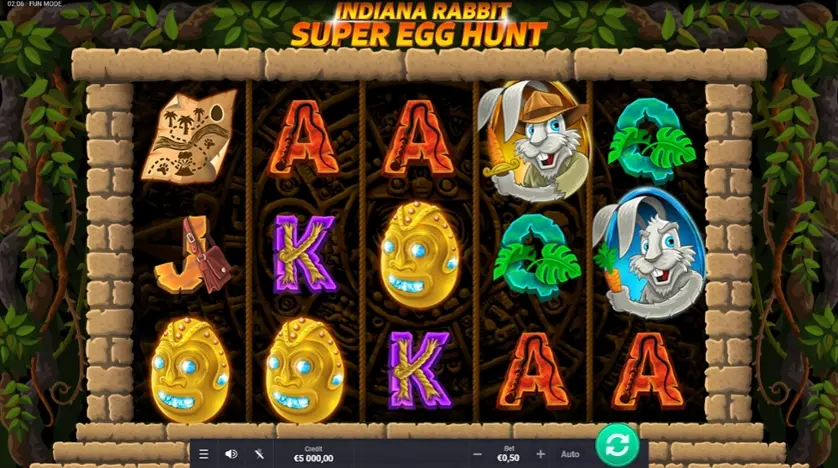Screen dimensions: 838x468
Task: Open the hamburger menu
Action: [204, 454]
